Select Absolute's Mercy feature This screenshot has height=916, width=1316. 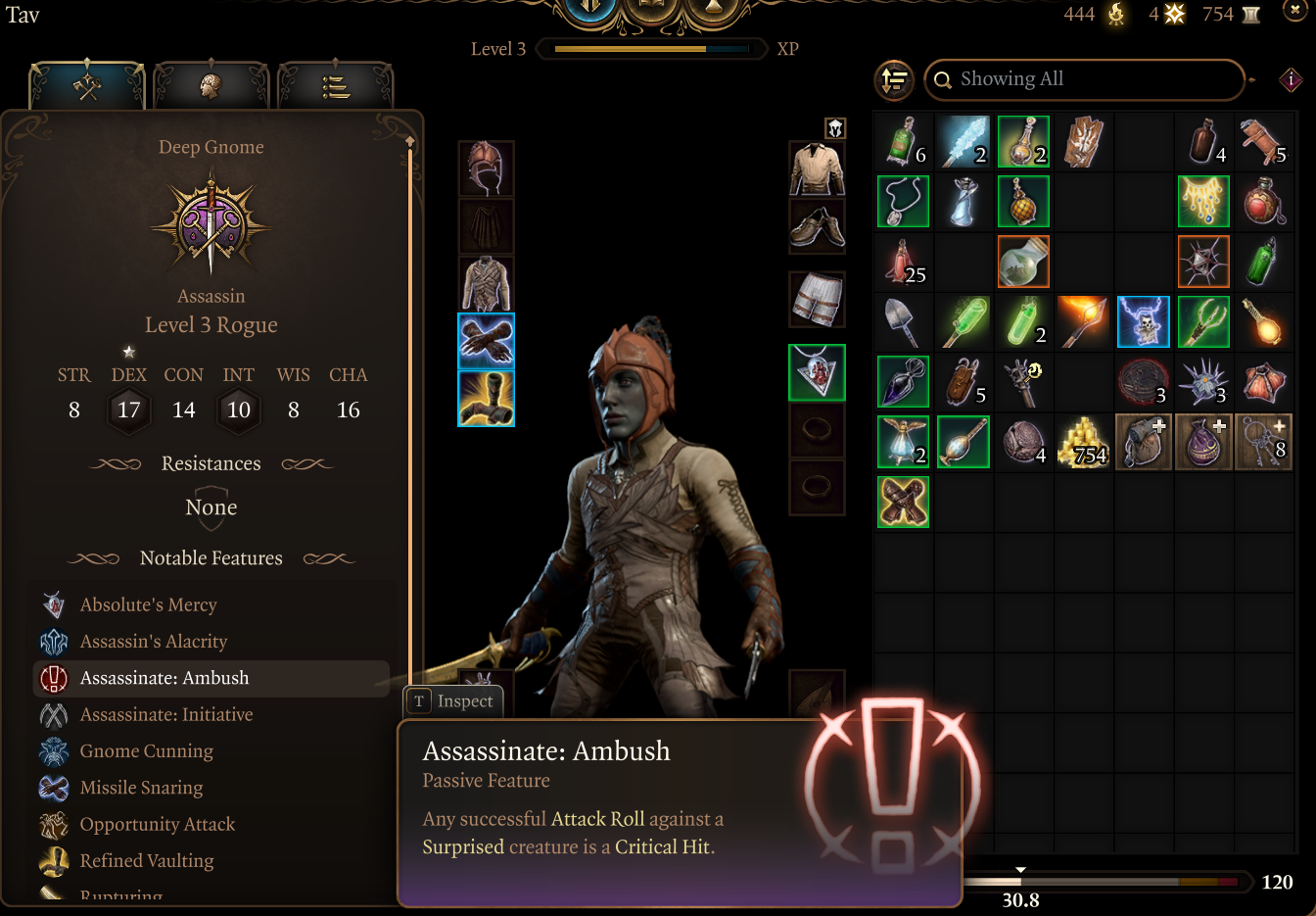[x=148, y=604]
